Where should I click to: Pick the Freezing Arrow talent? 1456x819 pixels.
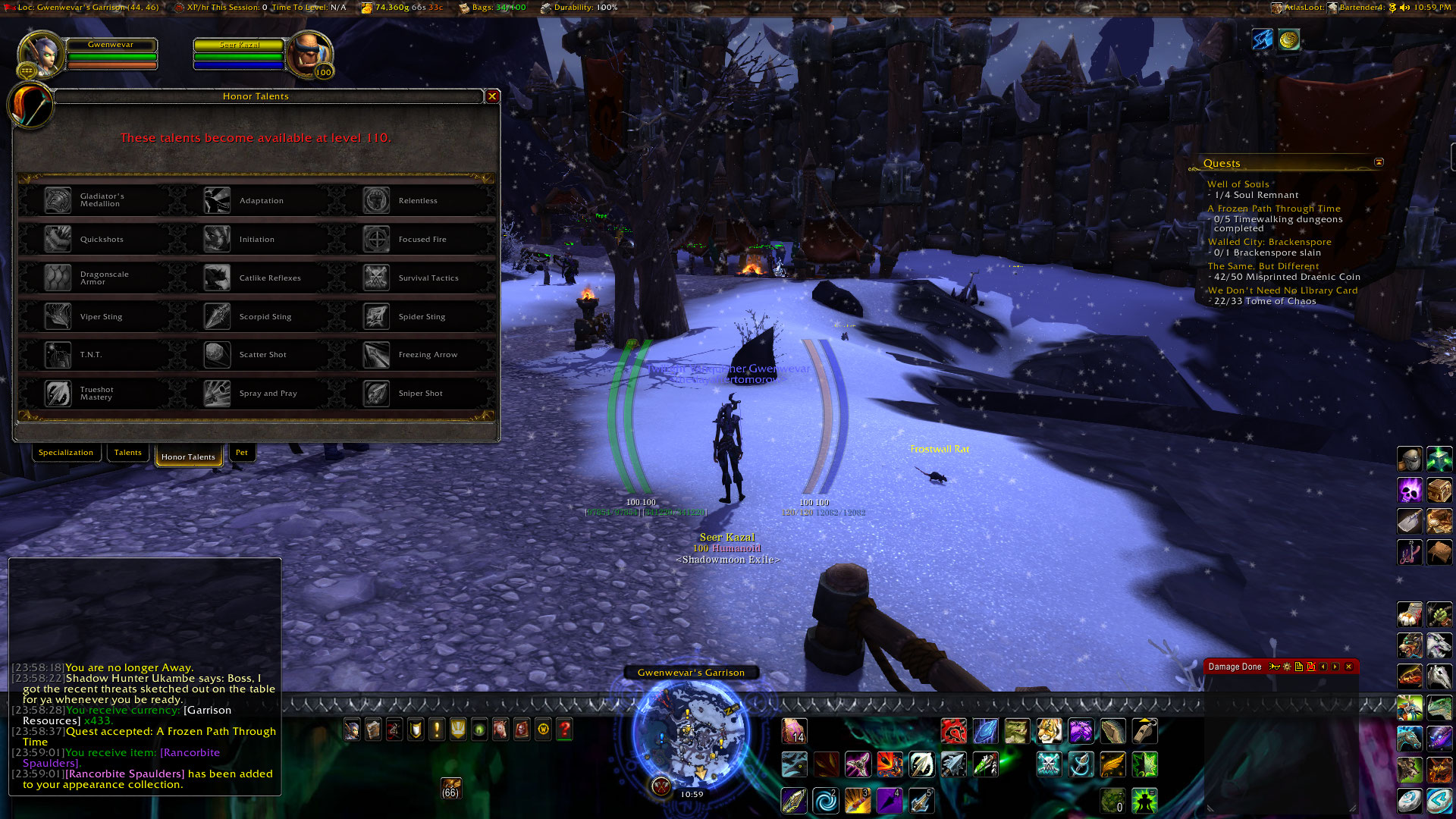coord(377,354)
